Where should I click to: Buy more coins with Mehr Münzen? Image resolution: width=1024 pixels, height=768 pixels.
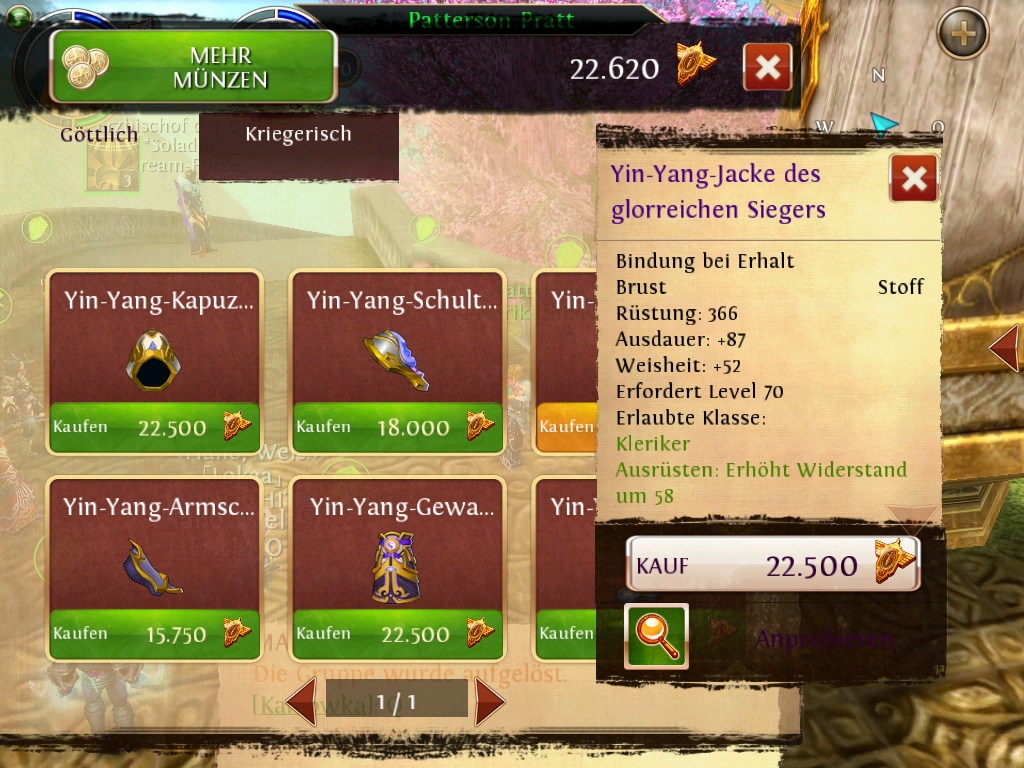[193, 67]
